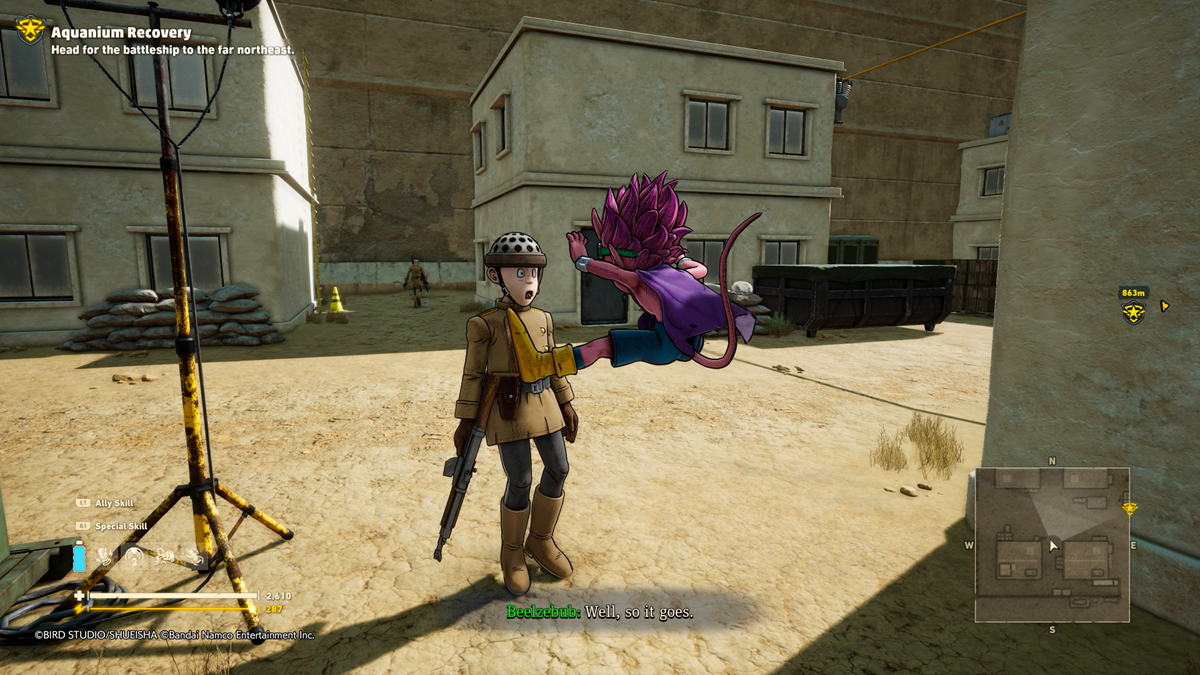Use the blue water bottle item
Image resolution: width=1200 pixels, height=675 pixels.
(x=80, y=556)
